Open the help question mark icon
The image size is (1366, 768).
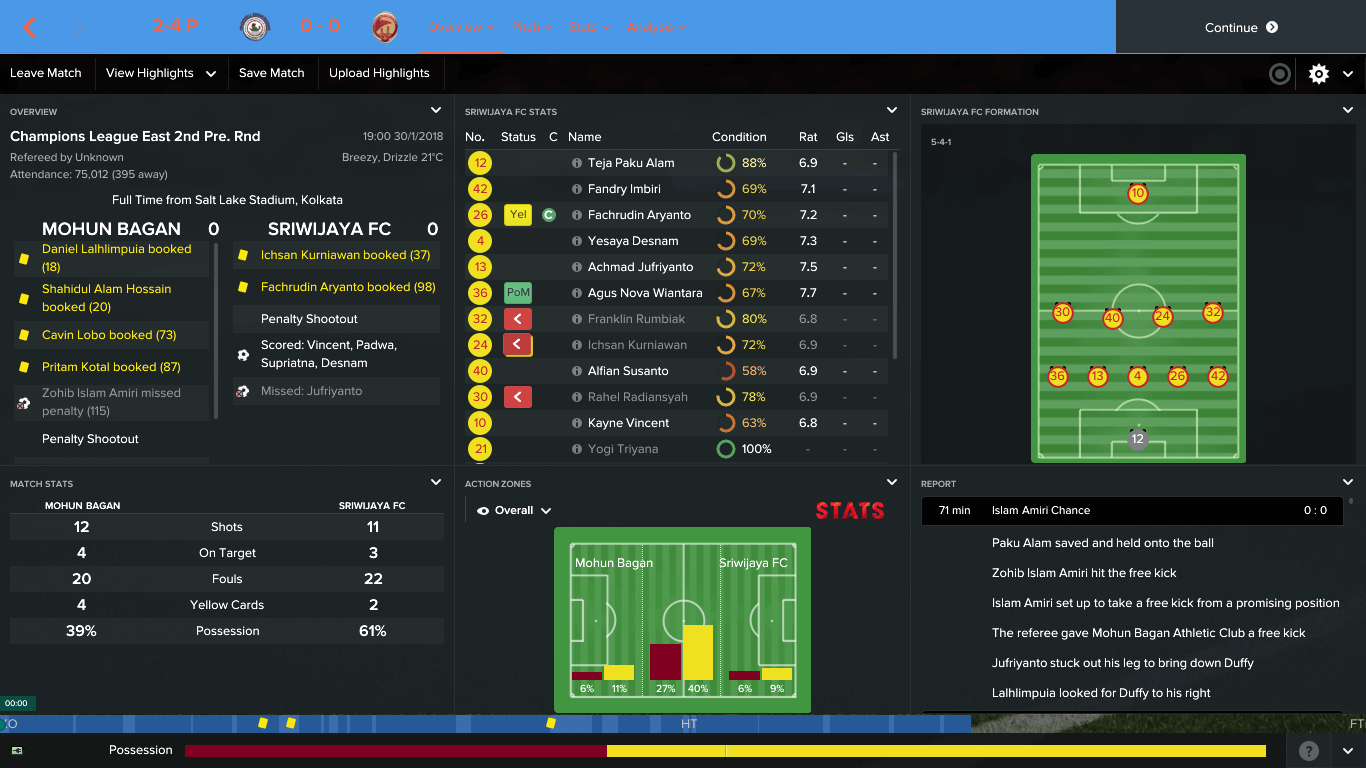click(x=1308, y=751)
